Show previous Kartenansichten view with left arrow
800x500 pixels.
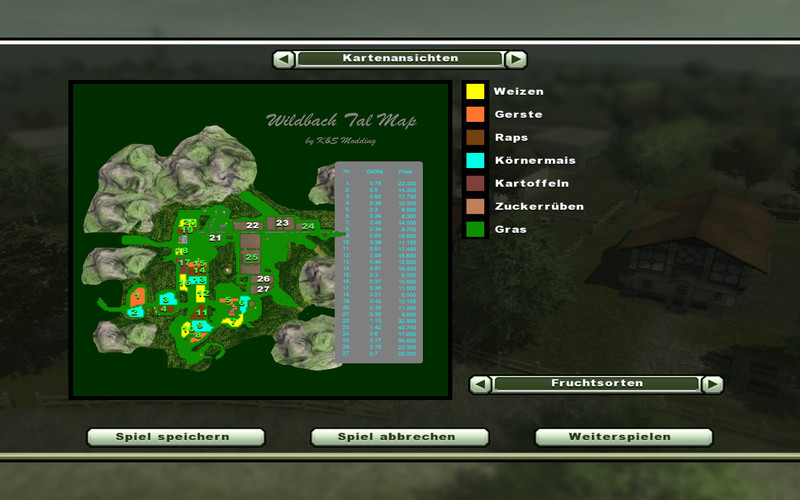click(x=284, y=59)
